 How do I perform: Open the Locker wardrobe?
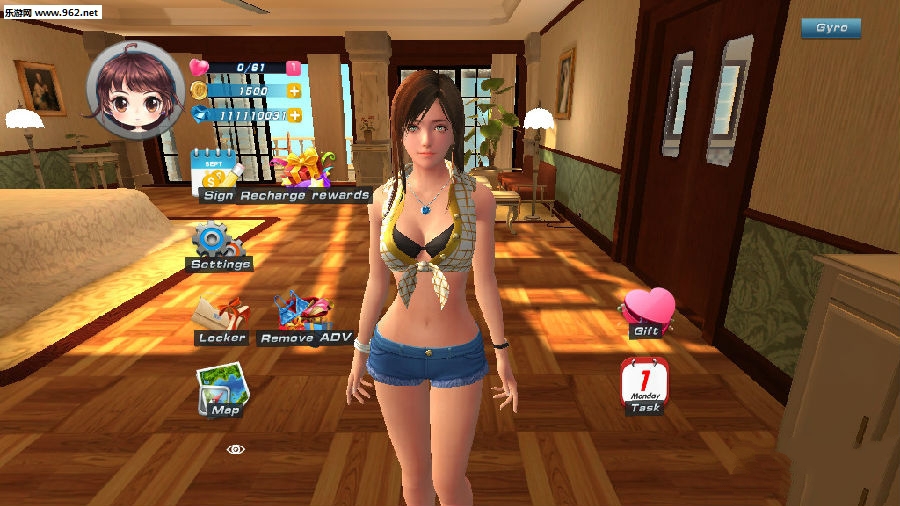pos(221,320)
